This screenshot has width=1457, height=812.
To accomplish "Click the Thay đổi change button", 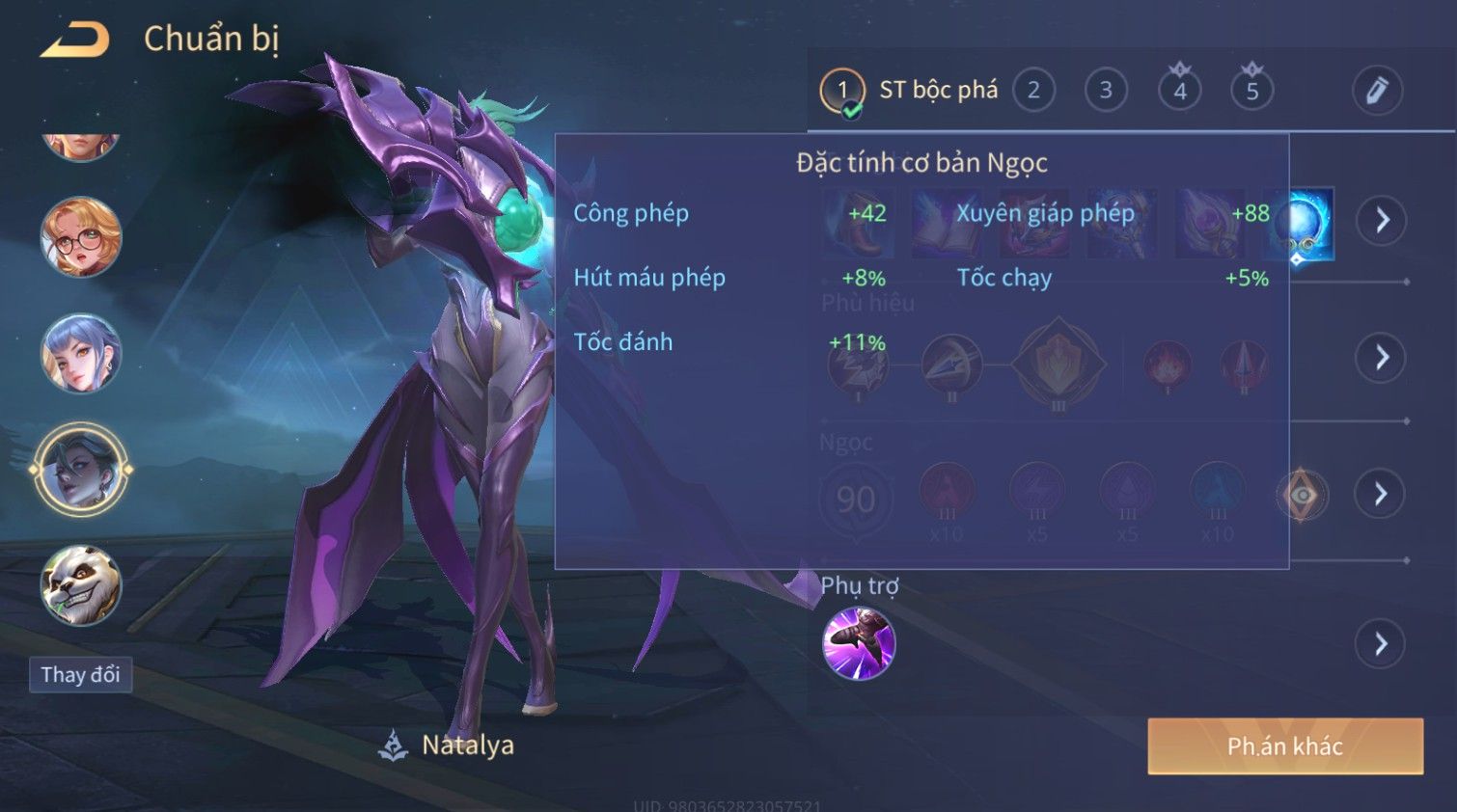I will coord(80,675).
